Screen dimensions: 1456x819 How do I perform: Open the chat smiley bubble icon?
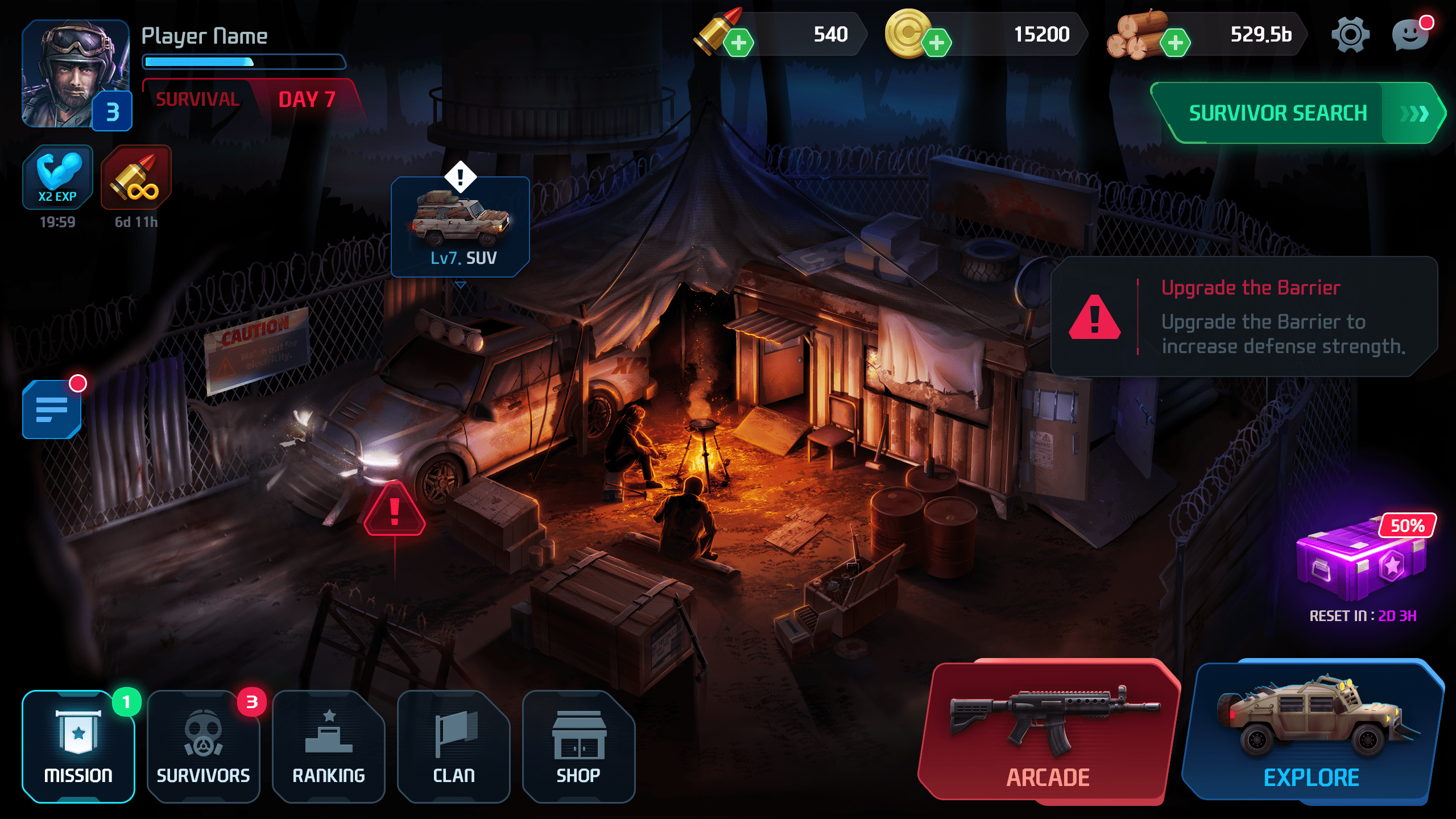point(1410,35)
